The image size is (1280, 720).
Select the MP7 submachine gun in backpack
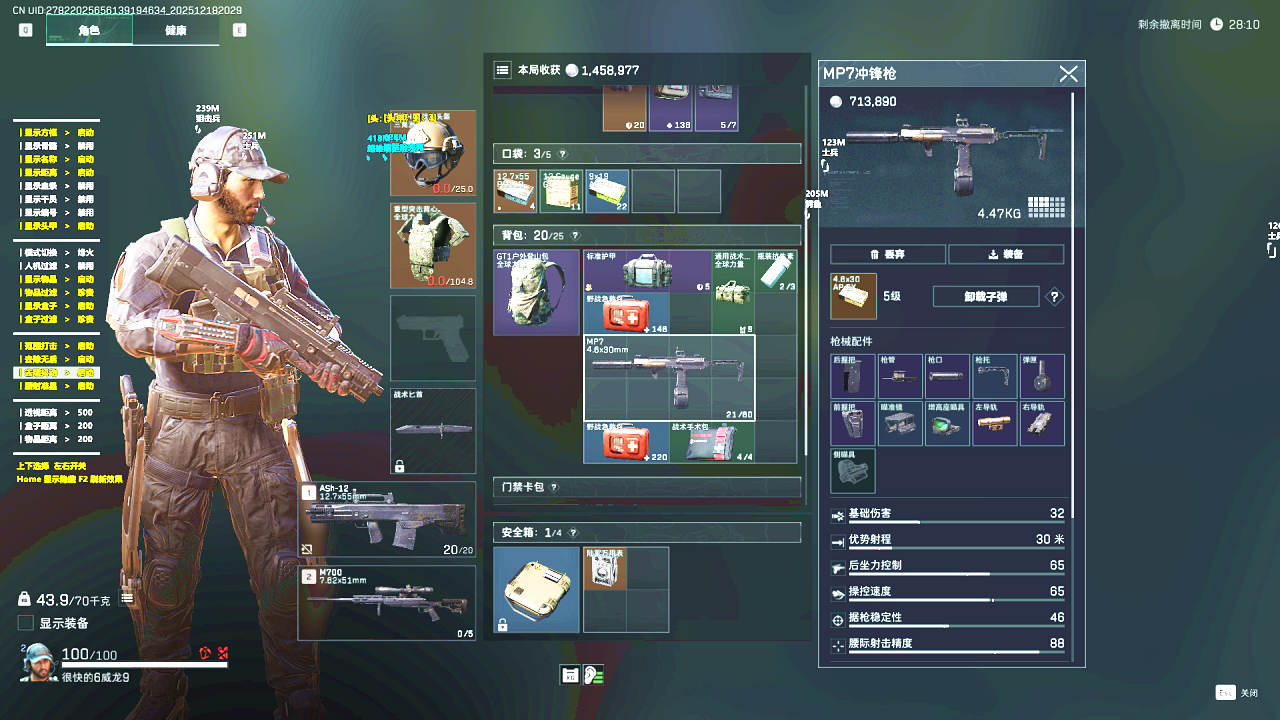coord(669,378)
